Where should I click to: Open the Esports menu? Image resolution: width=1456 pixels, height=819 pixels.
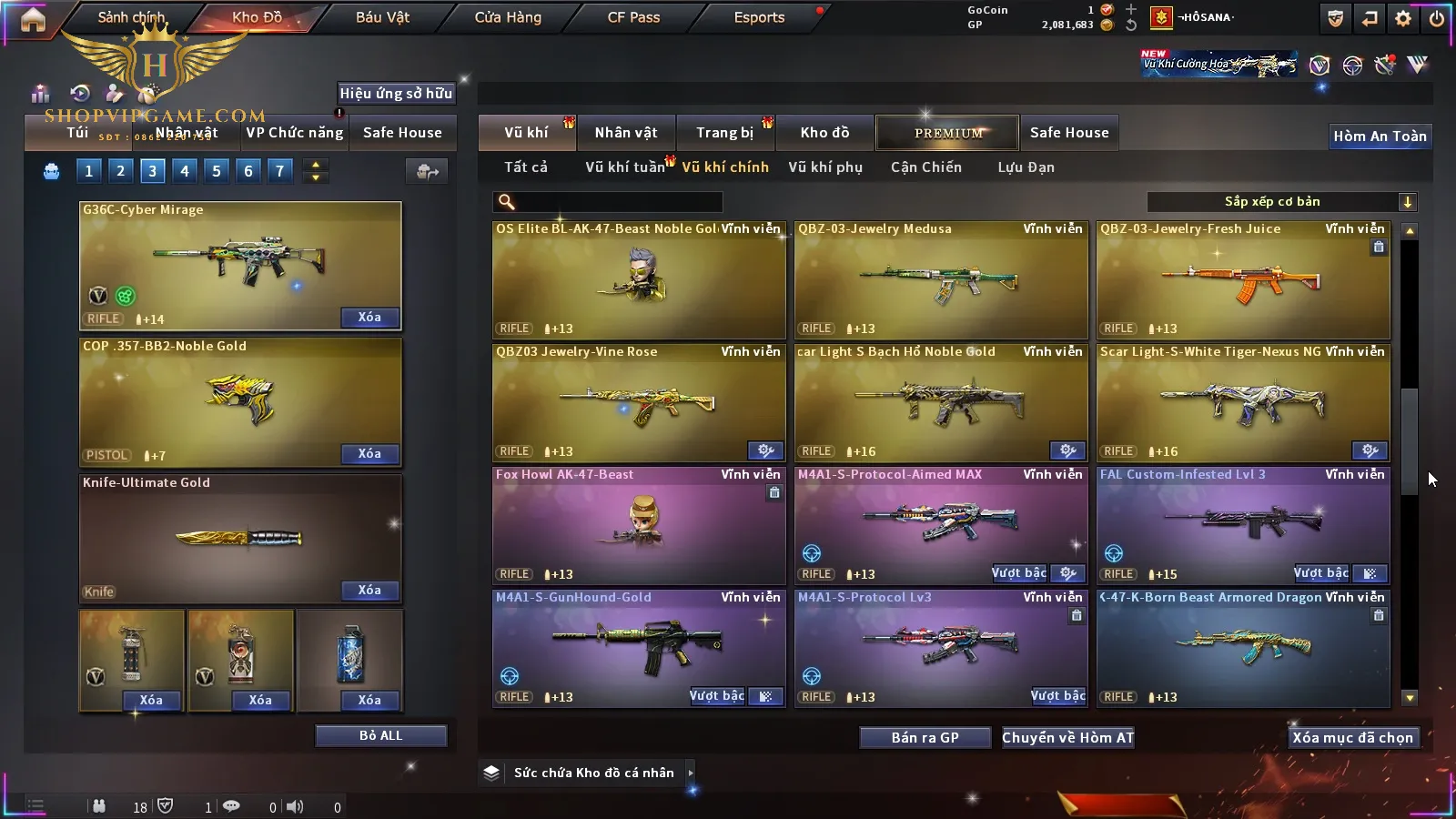click(x=759, y=17)
